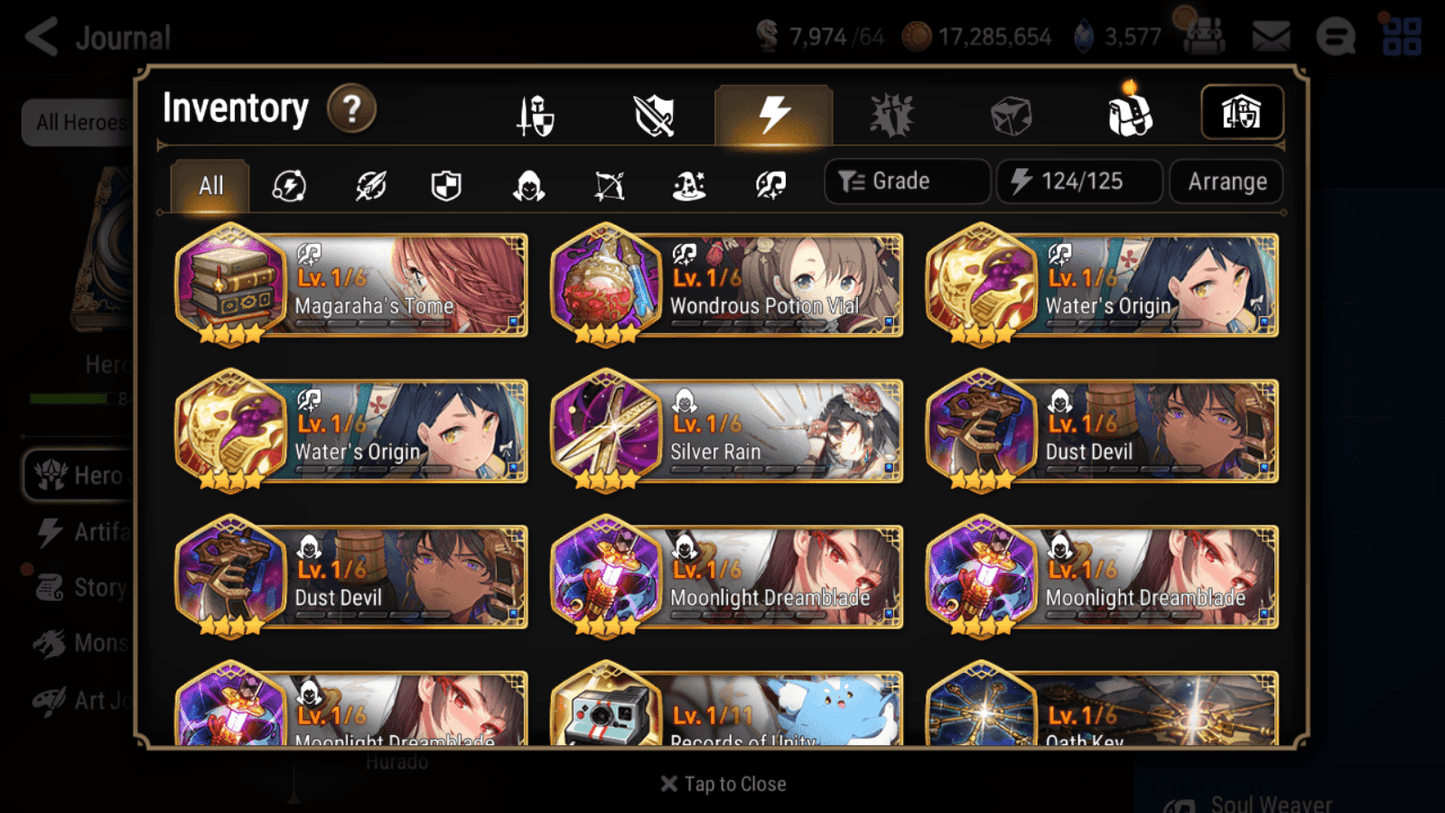Click the artifact capacity 124/125 indicator
The height and width of the screenshot is (813, 1445).
[1079, 181]
